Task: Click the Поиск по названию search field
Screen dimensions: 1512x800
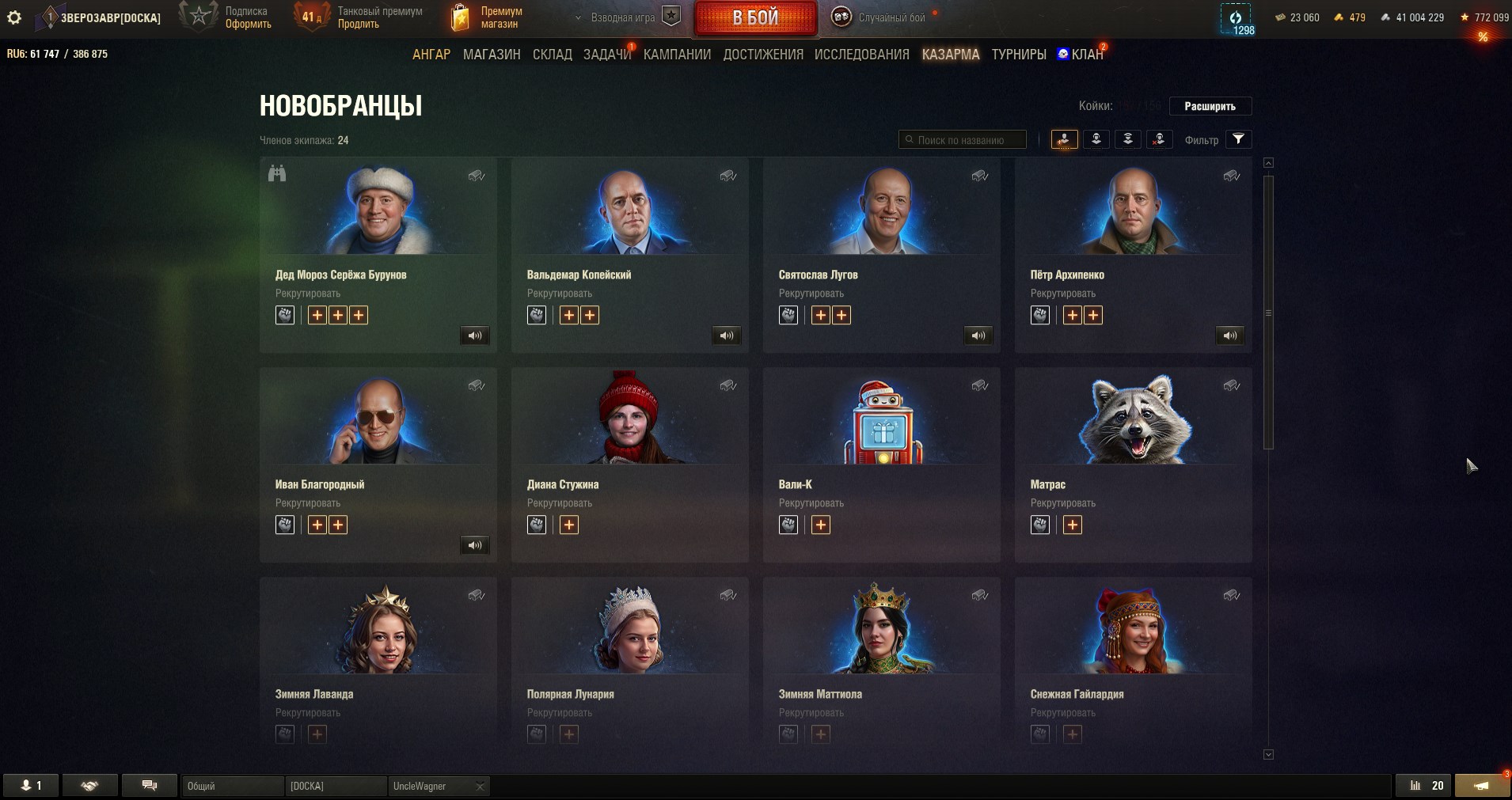Action: 962,139
